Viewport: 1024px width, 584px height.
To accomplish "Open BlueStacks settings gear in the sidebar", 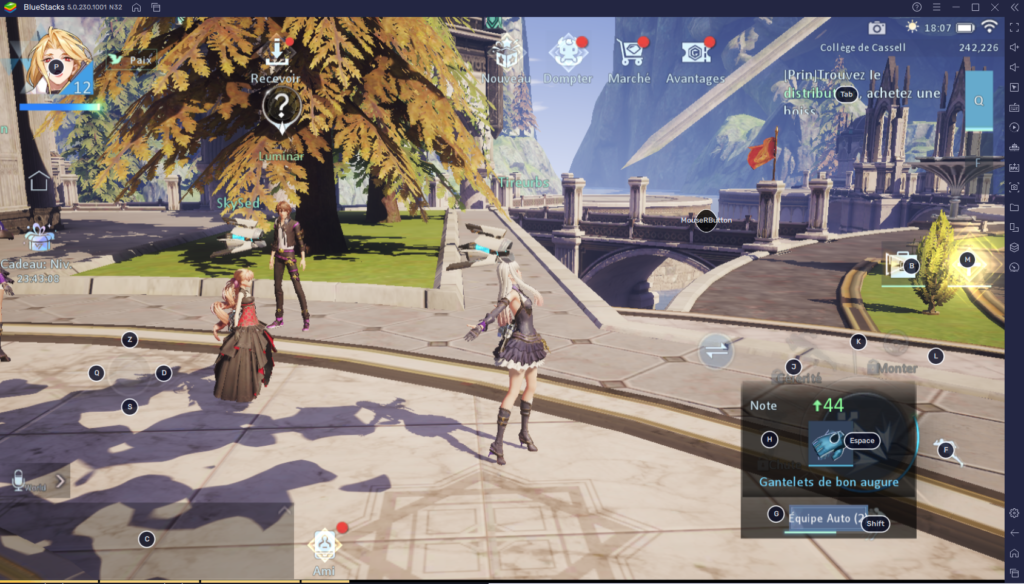I will [1014, 513].
